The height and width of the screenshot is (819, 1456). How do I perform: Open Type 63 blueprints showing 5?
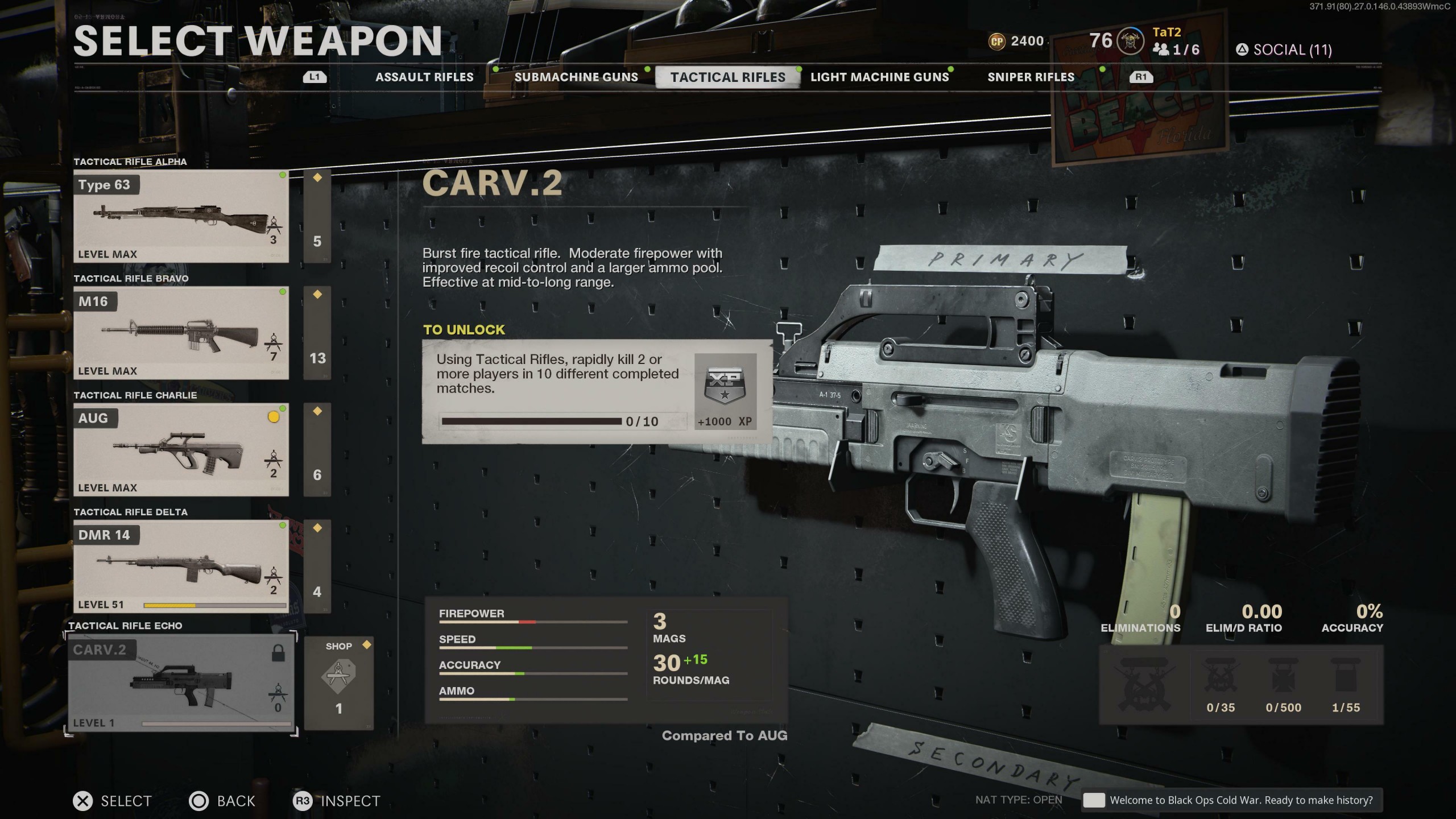(317, 217)
